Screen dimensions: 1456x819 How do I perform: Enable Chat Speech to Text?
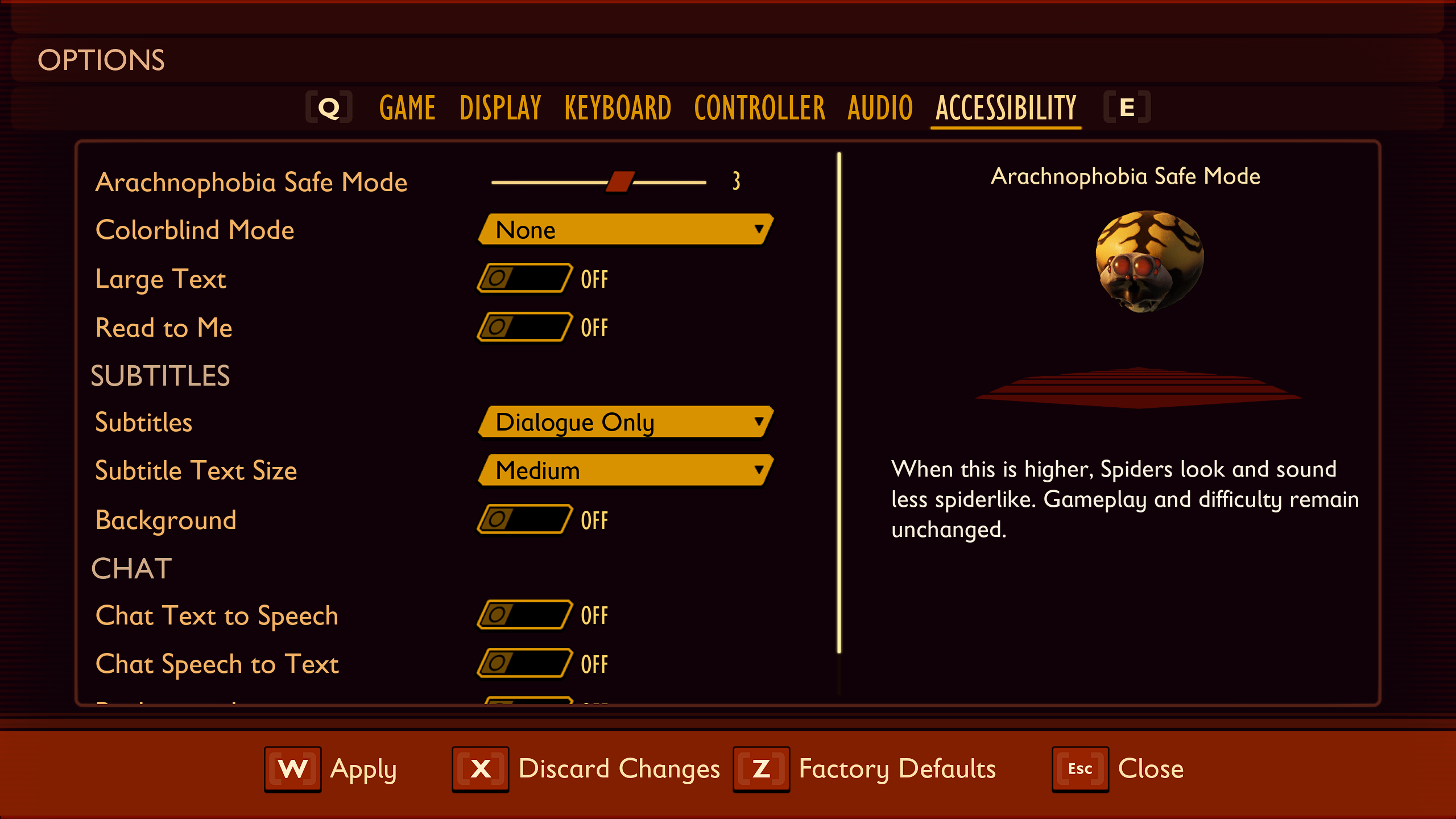[x=523, y=664]
